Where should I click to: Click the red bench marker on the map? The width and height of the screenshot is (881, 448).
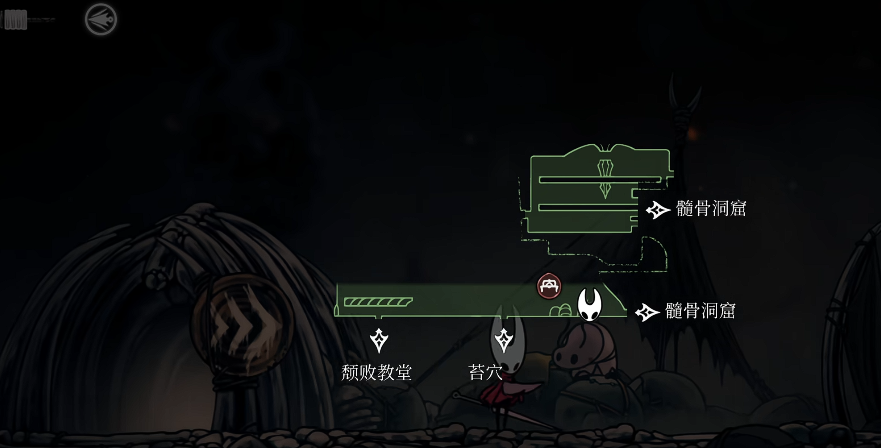click(549, 287)
